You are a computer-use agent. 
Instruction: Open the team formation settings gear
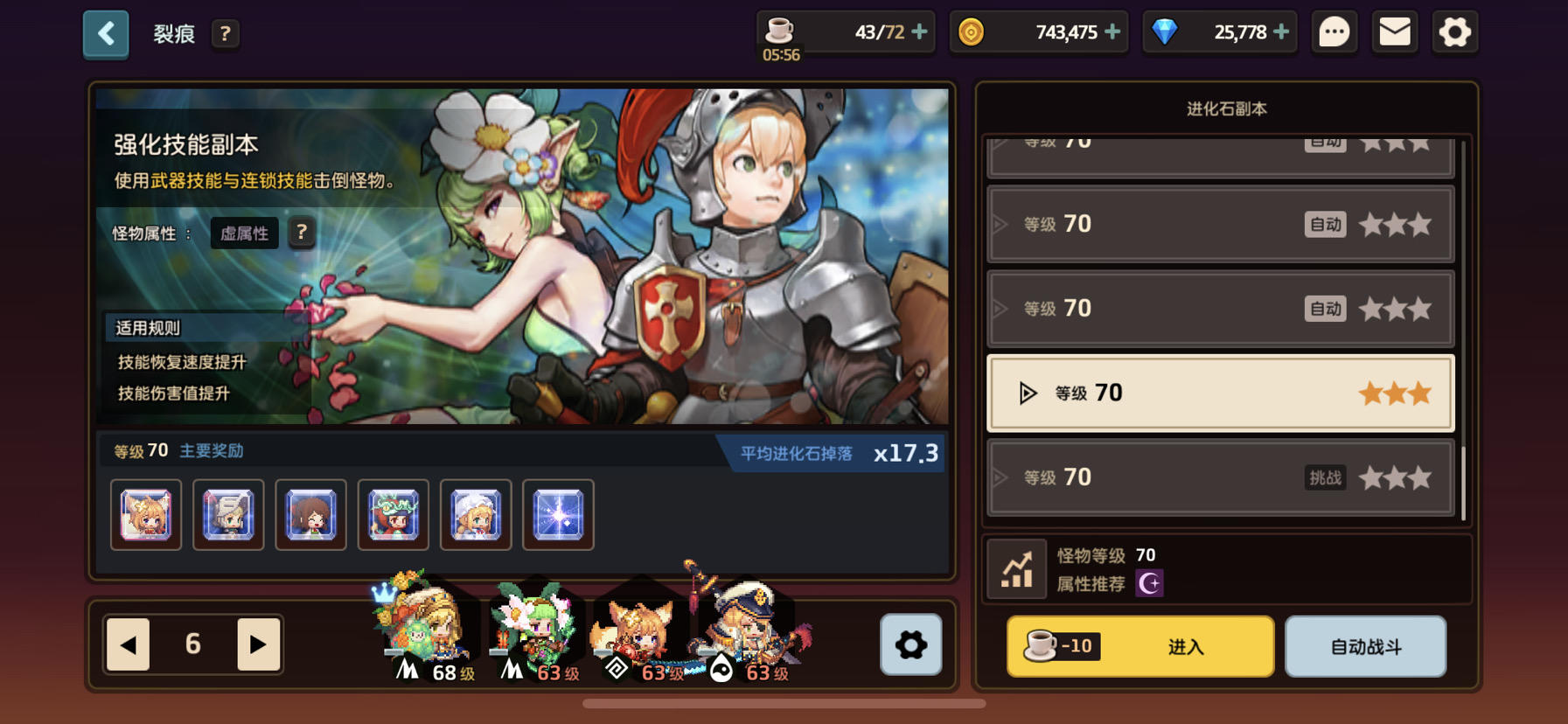click(x=910, y=645)
